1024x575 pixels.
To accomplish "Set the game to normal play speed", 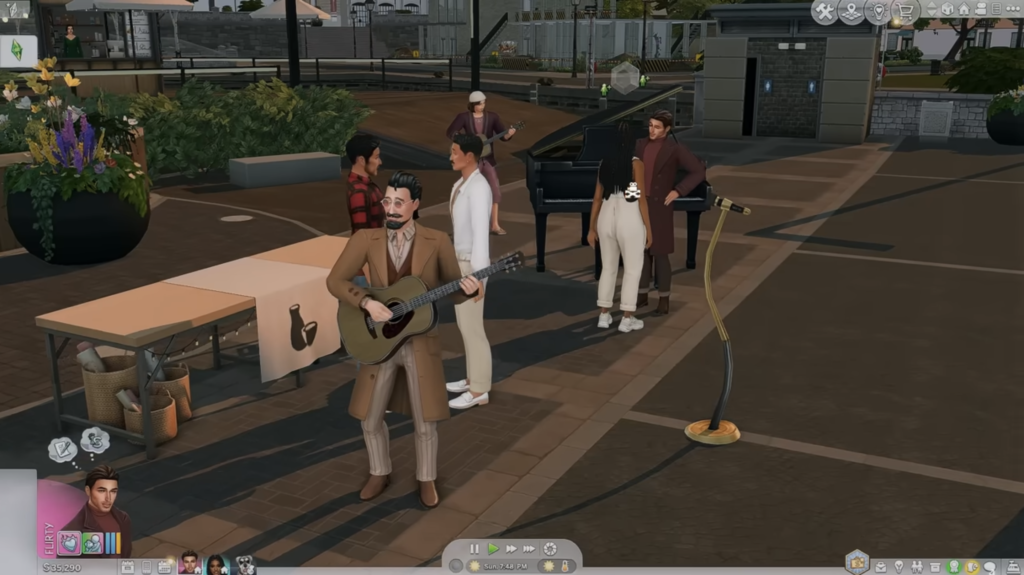I will click(x=492, y=549).
